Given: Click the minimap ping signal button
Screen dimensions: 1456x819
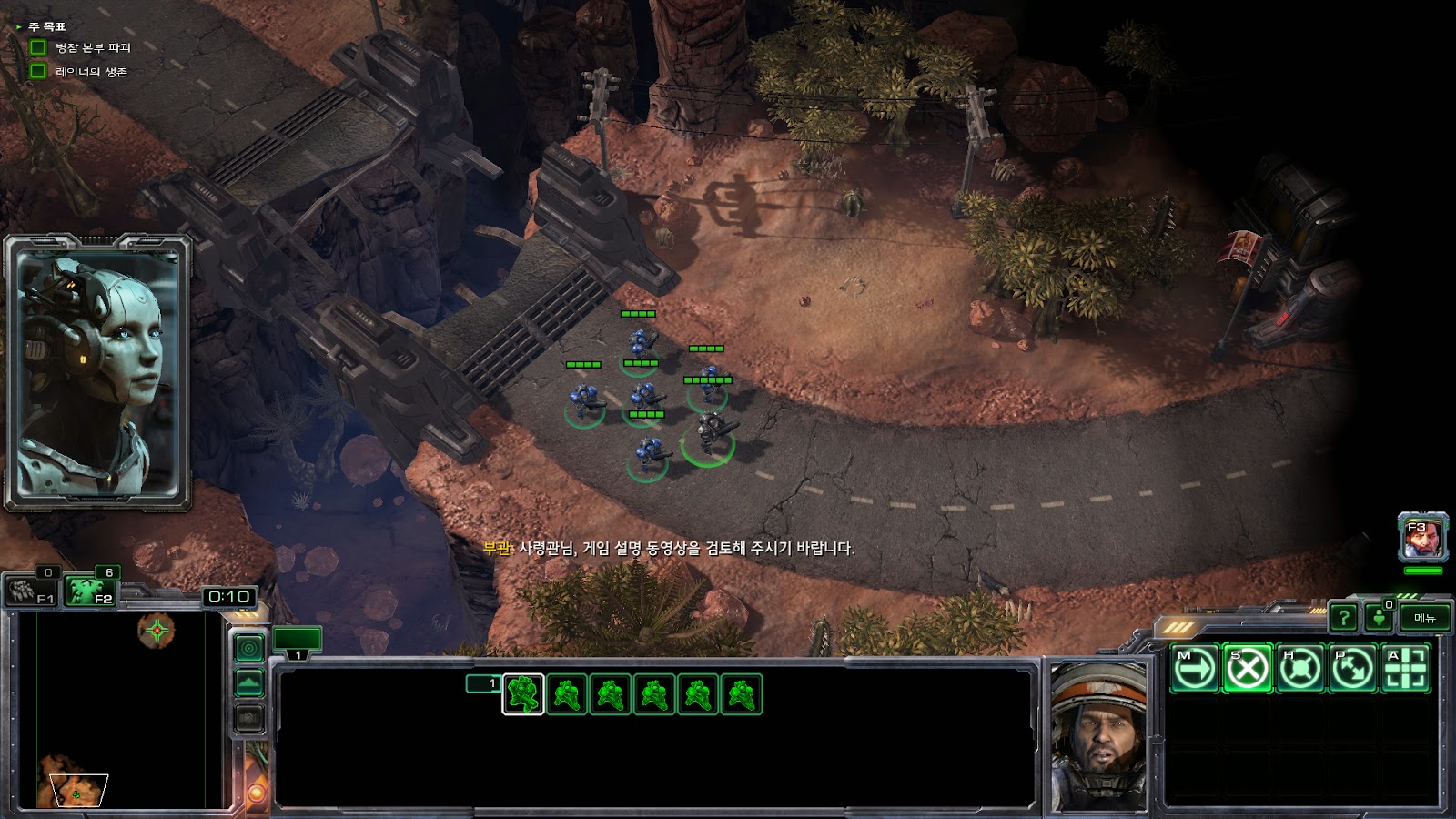Looking at the screenshot, I should tap(249, 648).
